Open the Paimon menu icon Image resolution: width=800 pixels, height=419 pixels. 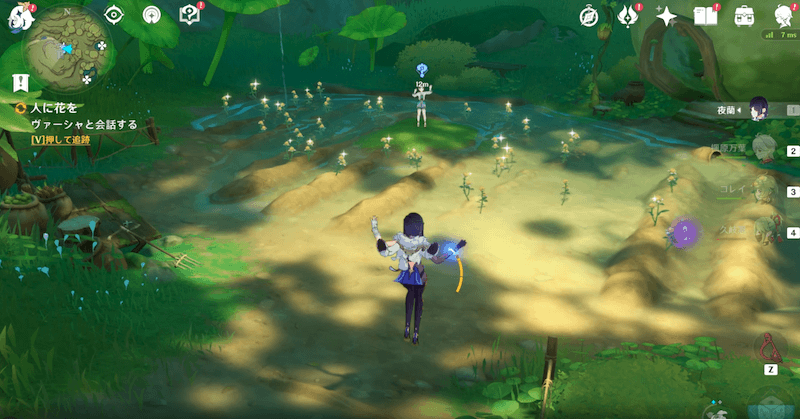click(12, 16)
